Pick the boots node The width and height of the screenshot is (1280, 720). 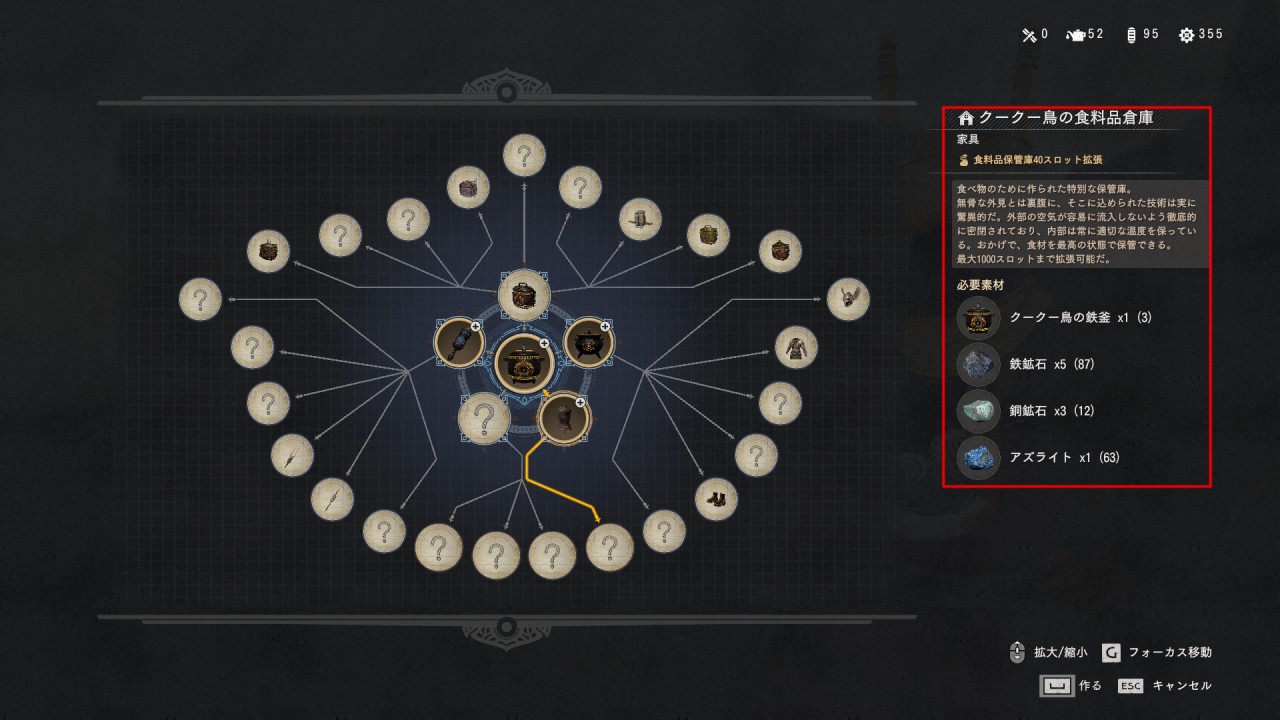(716, 499)
